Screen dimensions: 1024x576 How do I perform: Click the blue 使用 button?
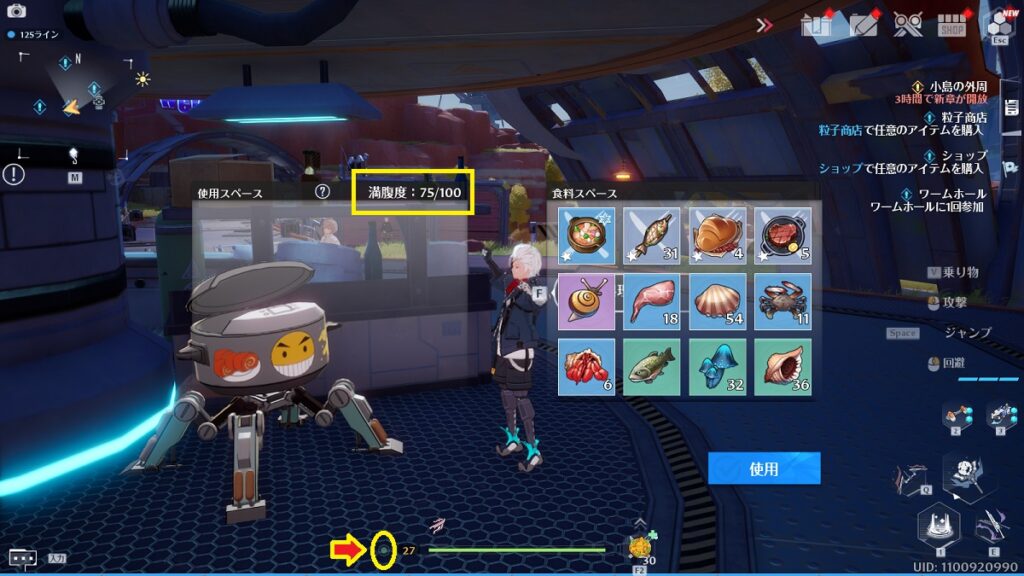pyautogui.click(x=764, y=468)
